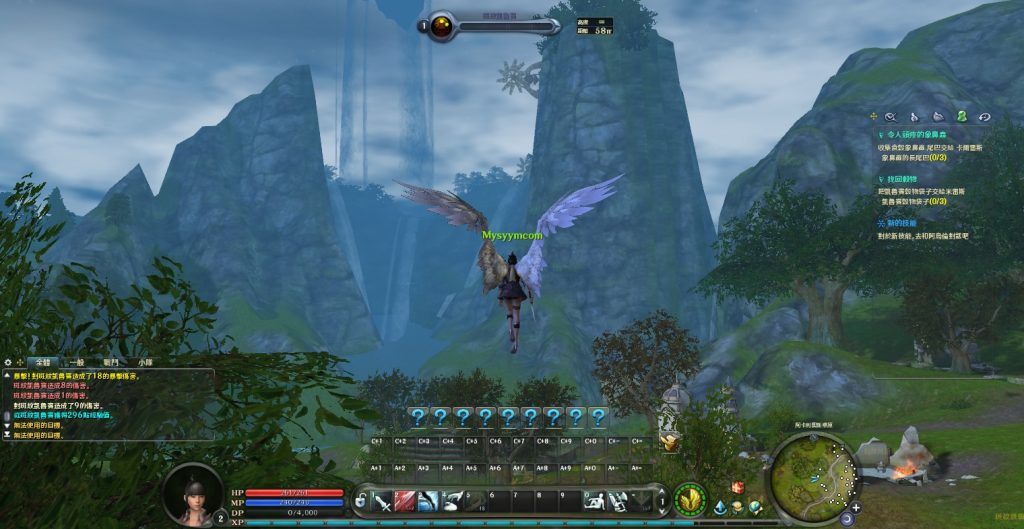The height and width of the screenshot is (529, 1024).
Task: Switch to the 全體 chat tab
Action: click(42, 362)
